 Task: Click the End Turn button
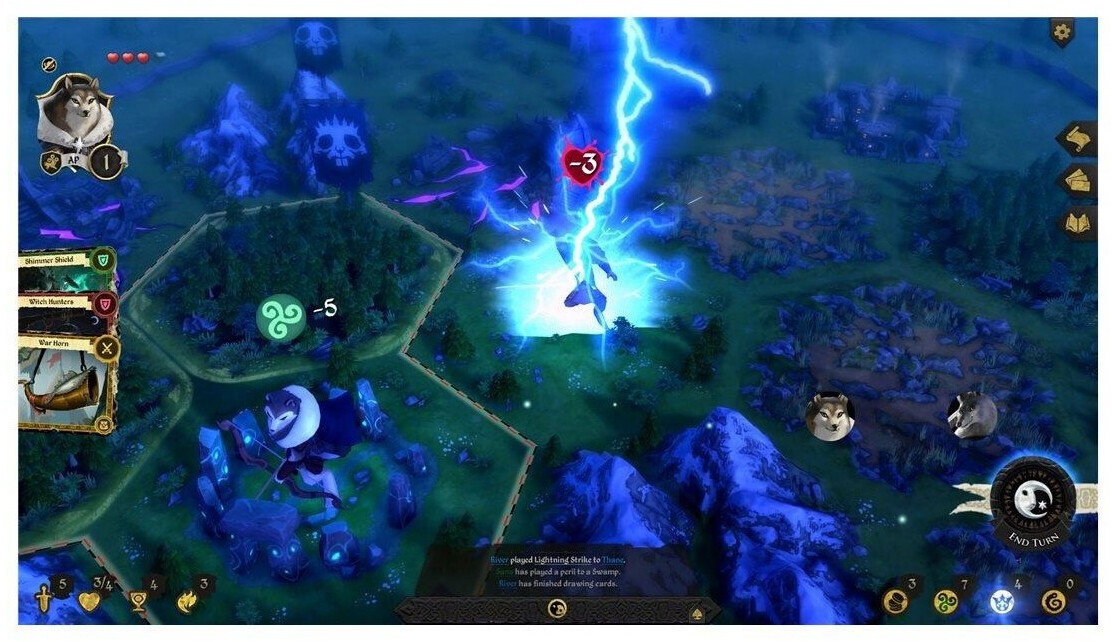coord(1032,500)
